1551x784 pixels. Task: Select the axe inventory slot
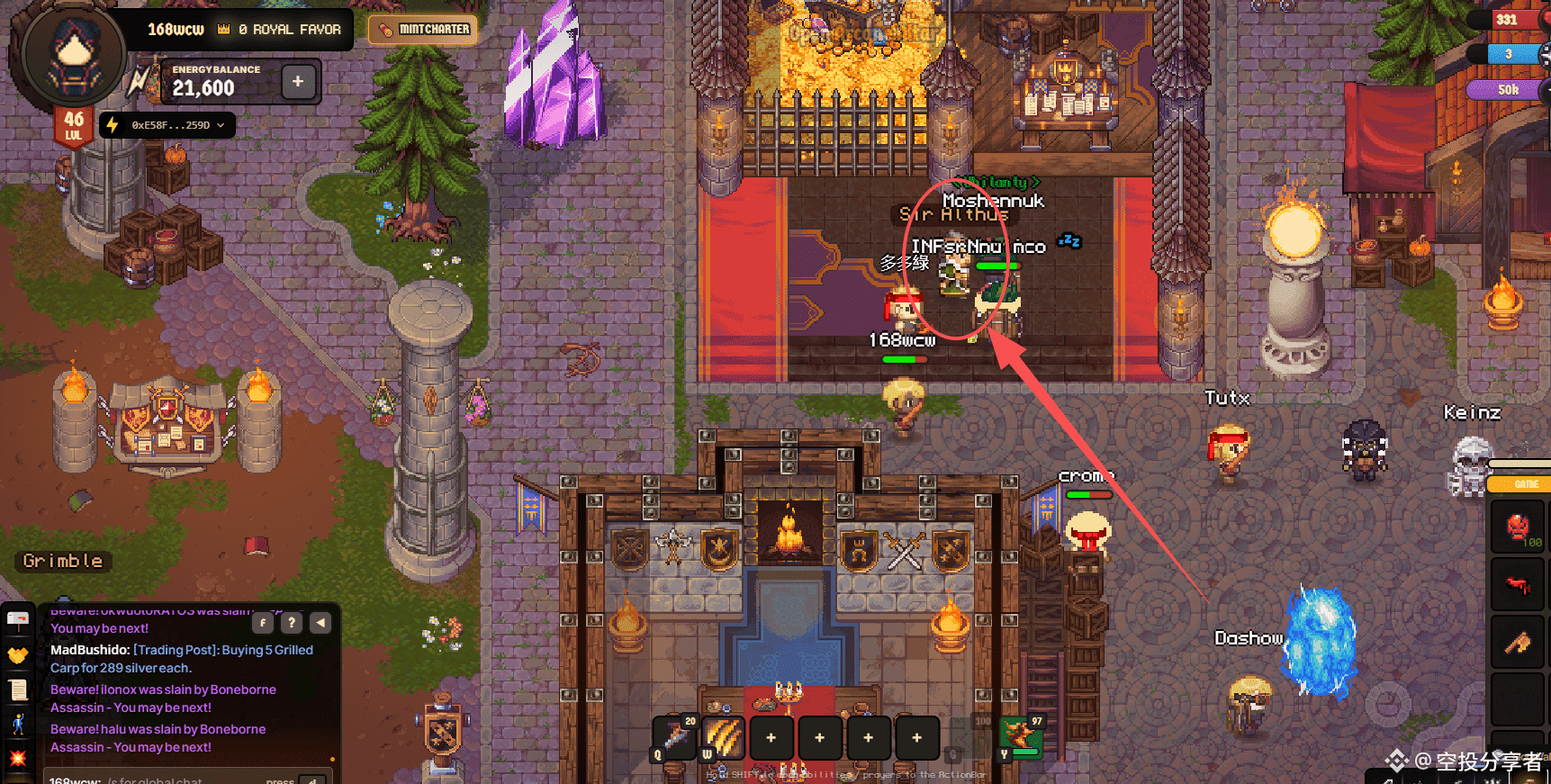click(1518, 642)
